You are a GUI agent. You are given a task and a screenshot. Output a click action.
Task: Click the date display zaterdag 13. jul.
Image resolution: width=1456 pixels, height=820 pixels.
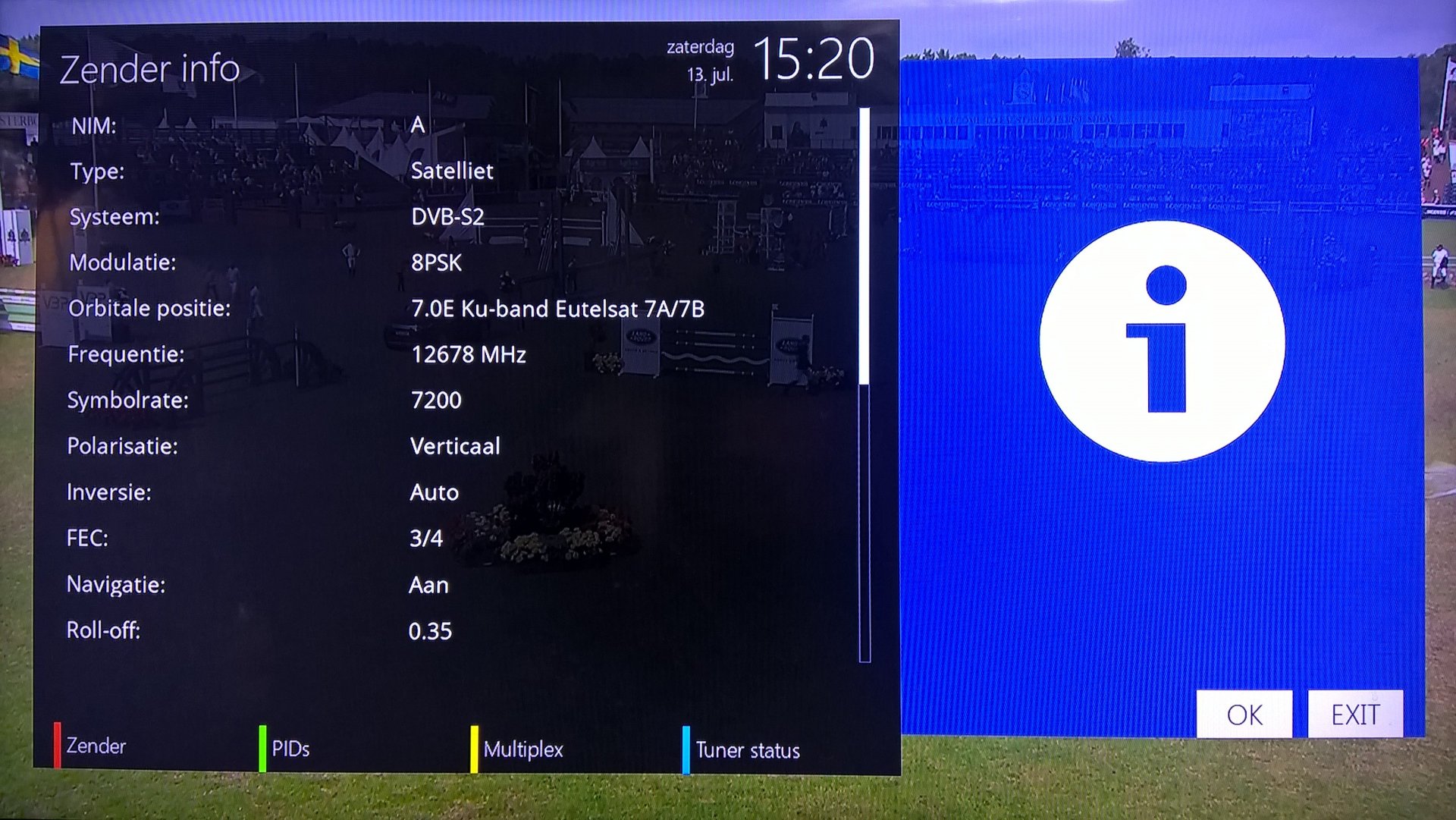701,61
